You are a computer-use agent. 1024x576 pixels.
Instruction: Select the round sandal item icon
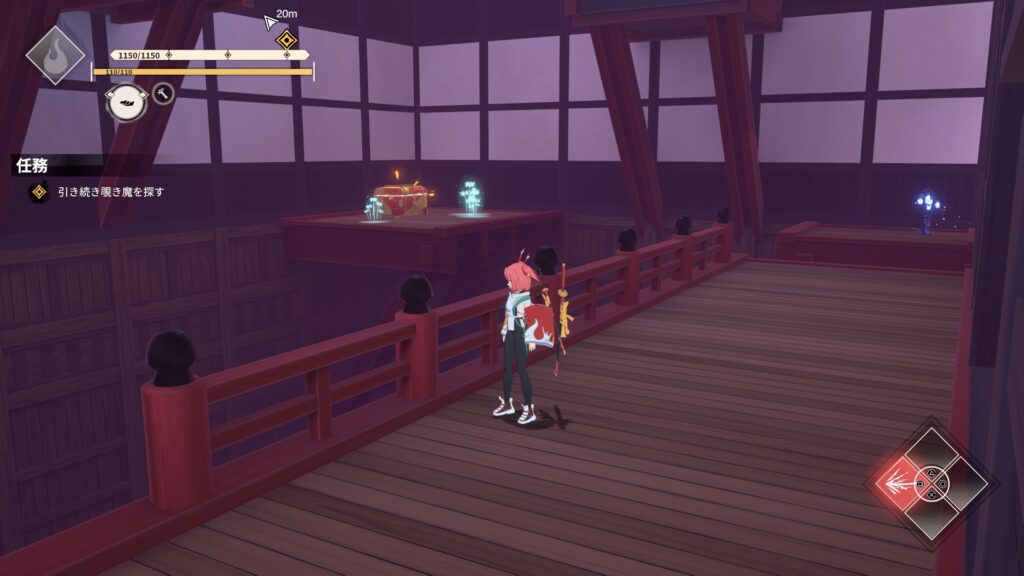tap(127, 102)
